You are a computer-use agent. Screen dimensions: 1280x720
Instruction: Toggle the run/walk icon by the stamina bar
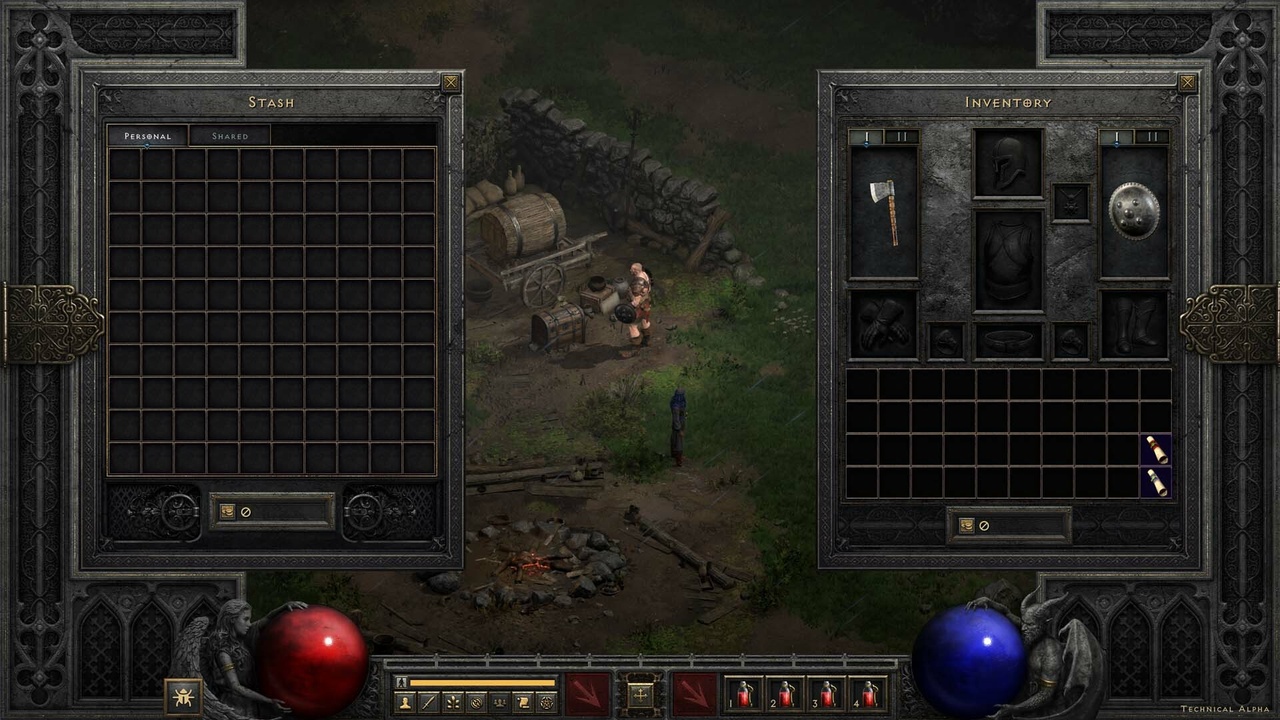[x=402, y=682]
